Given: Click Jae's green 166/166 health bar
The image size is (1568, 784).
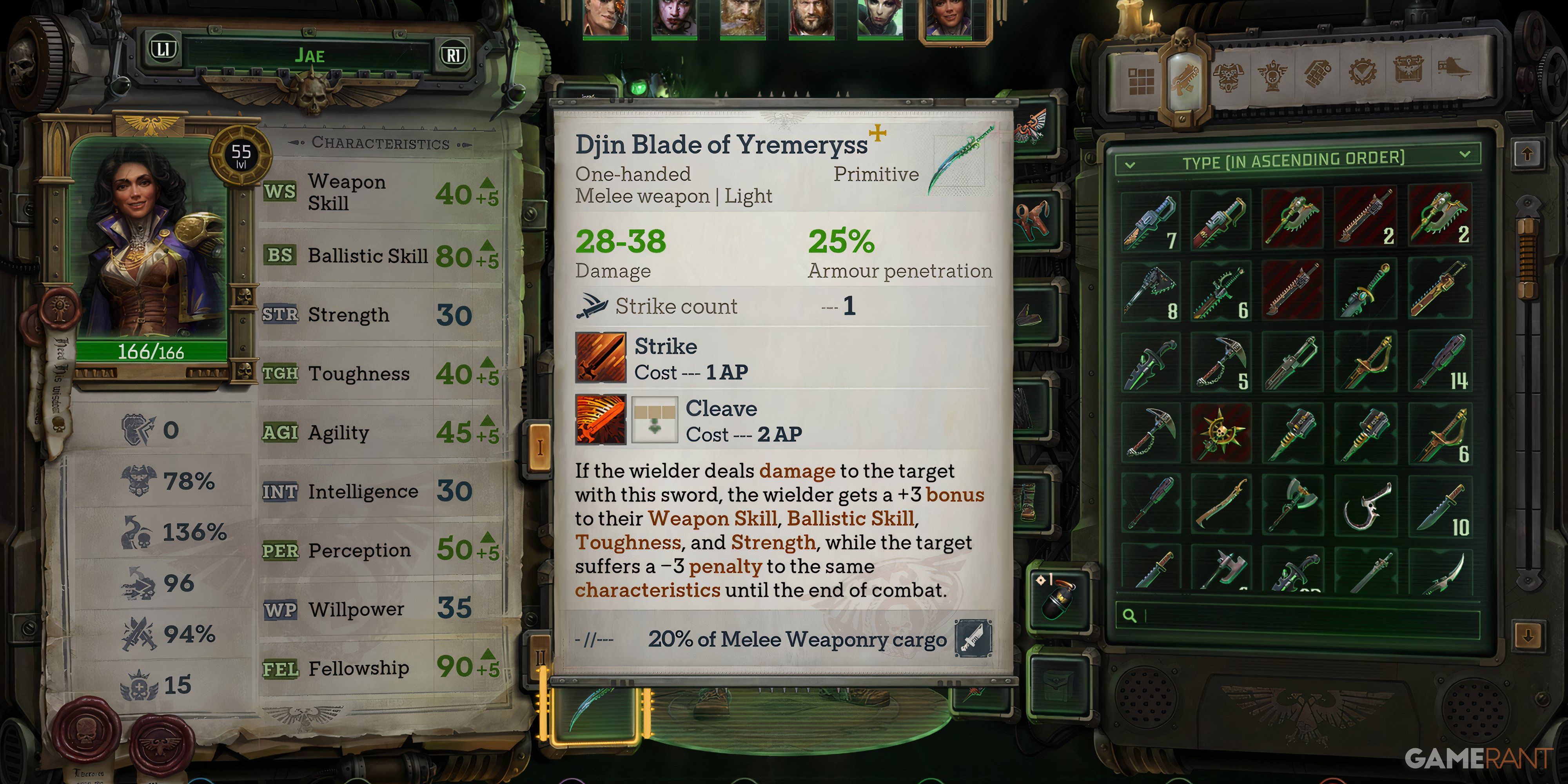Looking at the screenshot, I should pyautogui.click(x=151, y=353).
